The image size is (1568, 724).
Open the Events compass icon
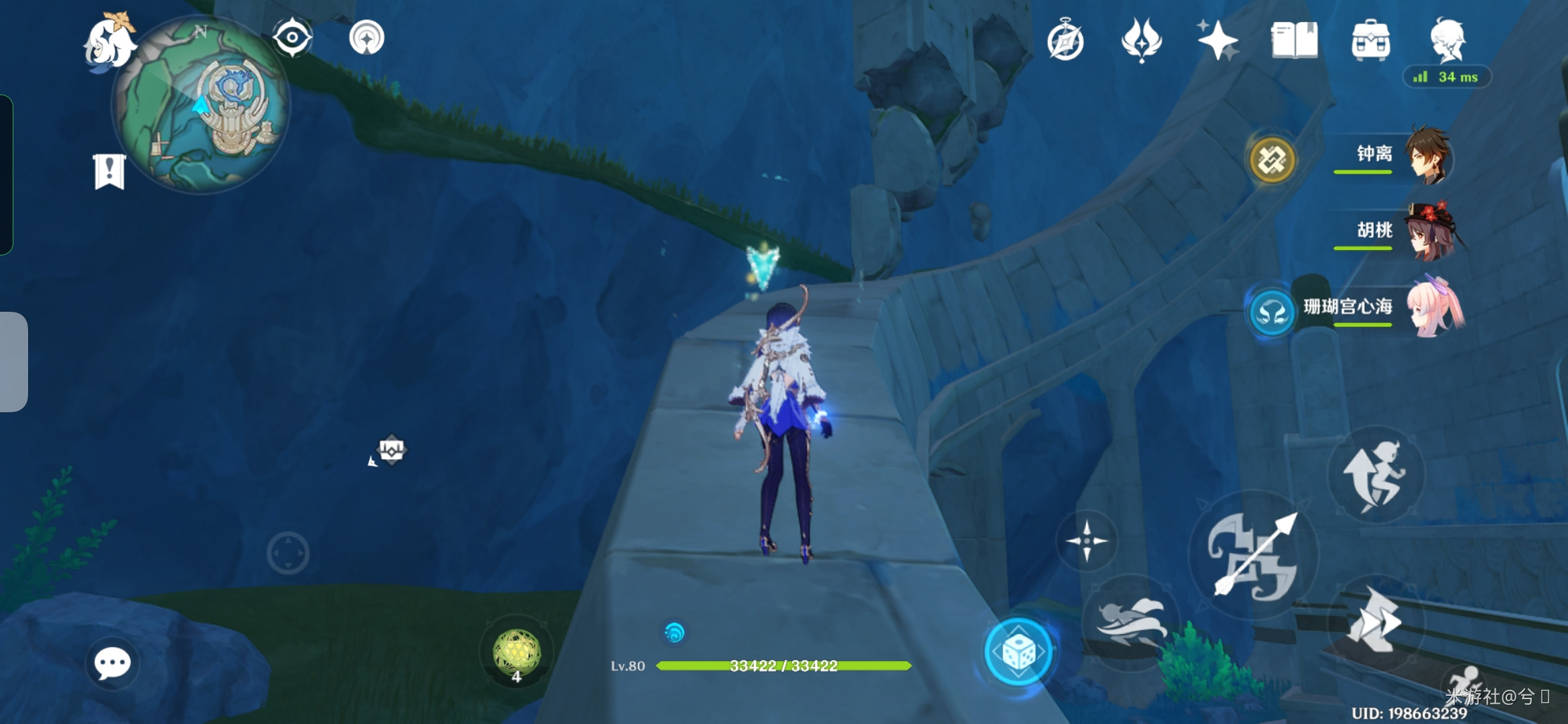click(x=1065, y=42)
